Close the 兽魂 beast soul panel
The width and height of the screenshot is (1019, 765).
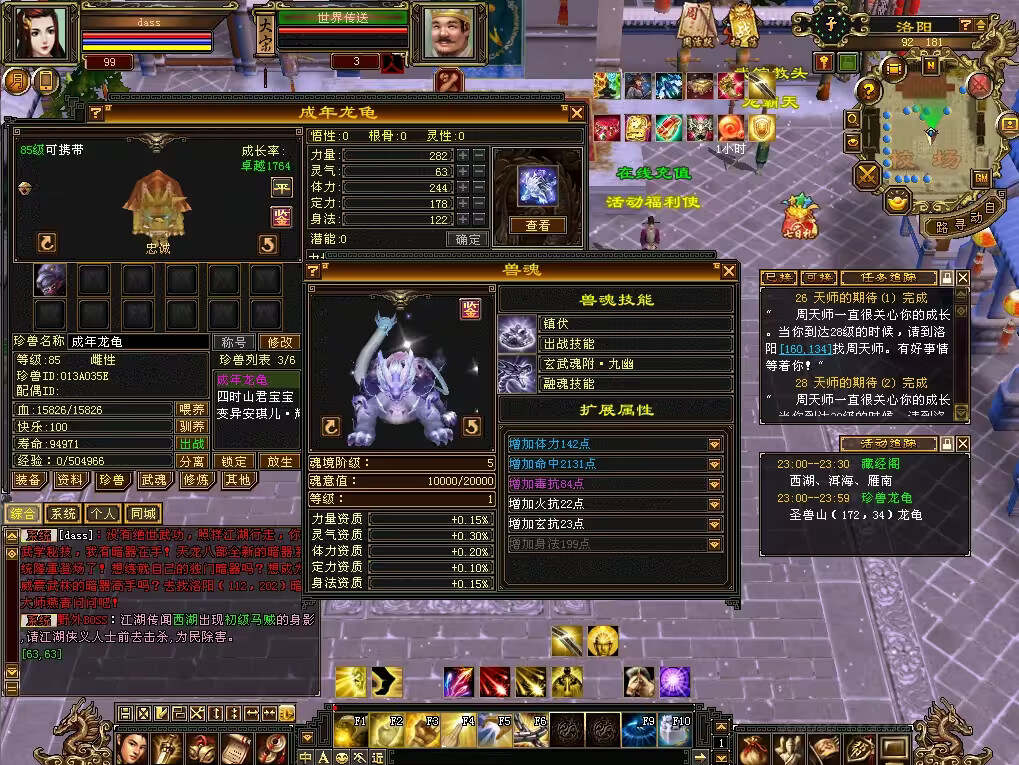(729, 270)
